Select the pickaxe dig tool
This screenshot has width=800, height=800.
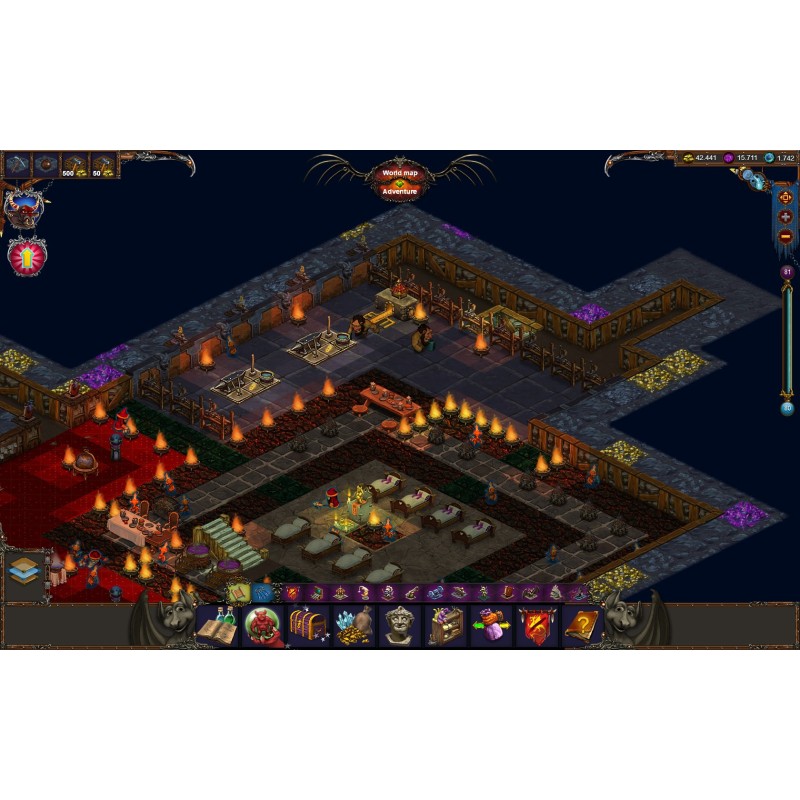(x=18, y=165)
